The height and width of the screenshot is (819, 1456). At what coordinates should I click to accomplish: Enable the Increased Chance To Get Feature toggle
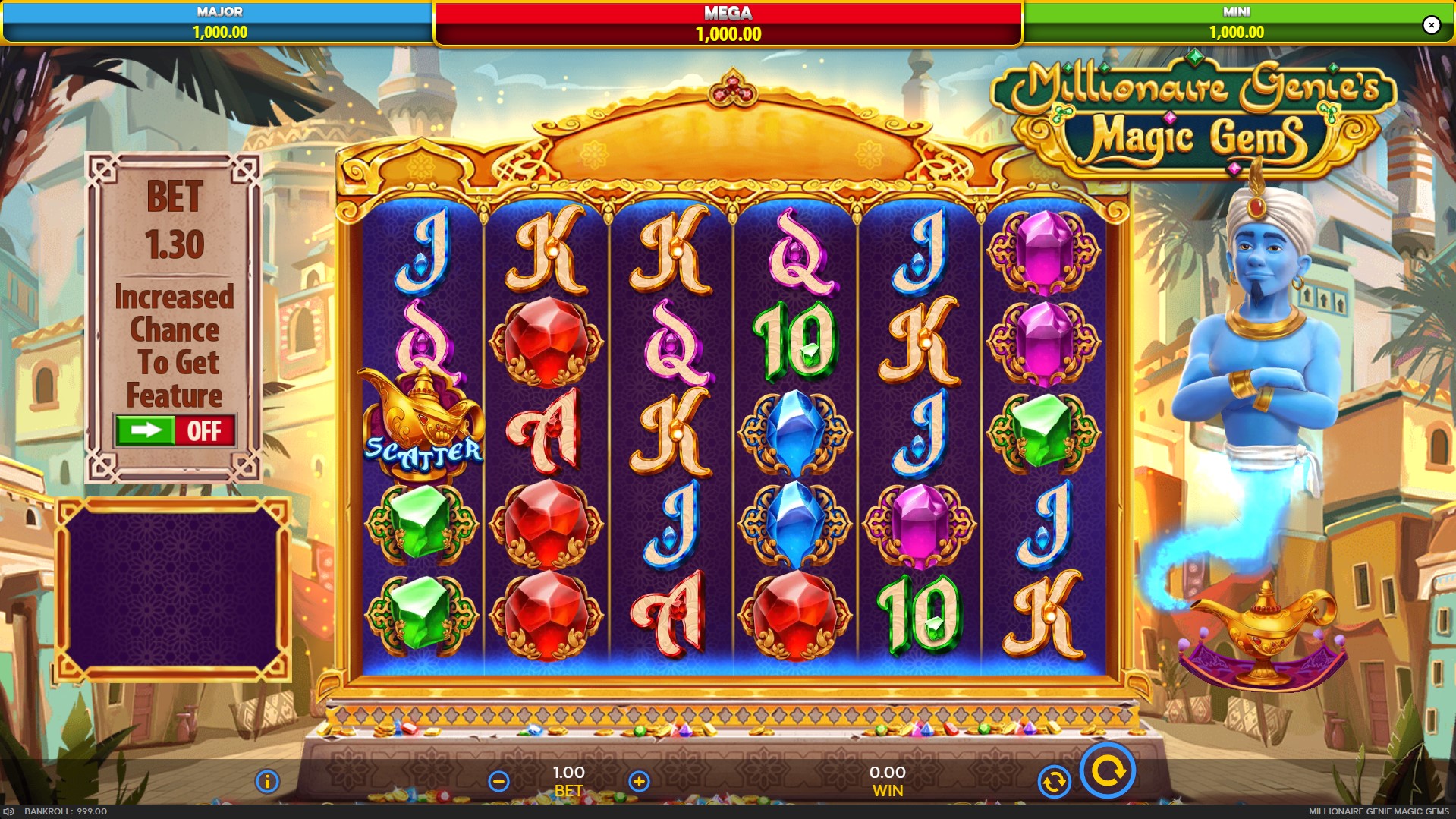click(176, 431)
